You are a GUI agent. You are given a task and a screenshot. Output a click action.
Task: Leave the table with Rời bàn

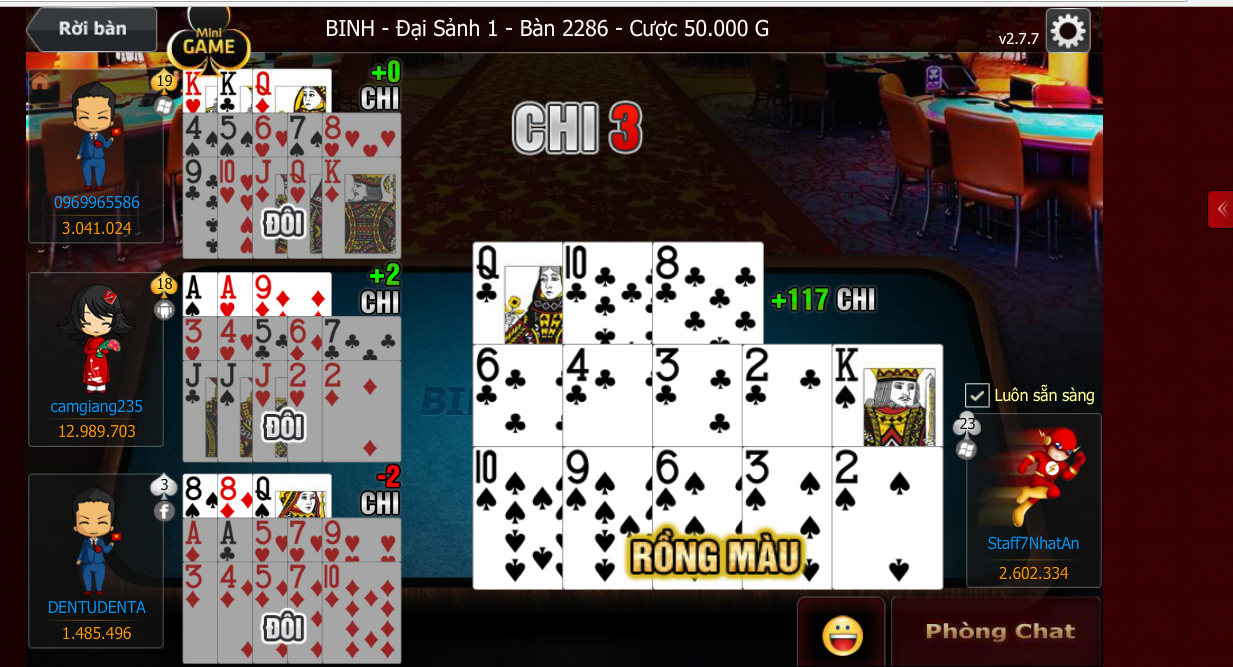(92, 29)
